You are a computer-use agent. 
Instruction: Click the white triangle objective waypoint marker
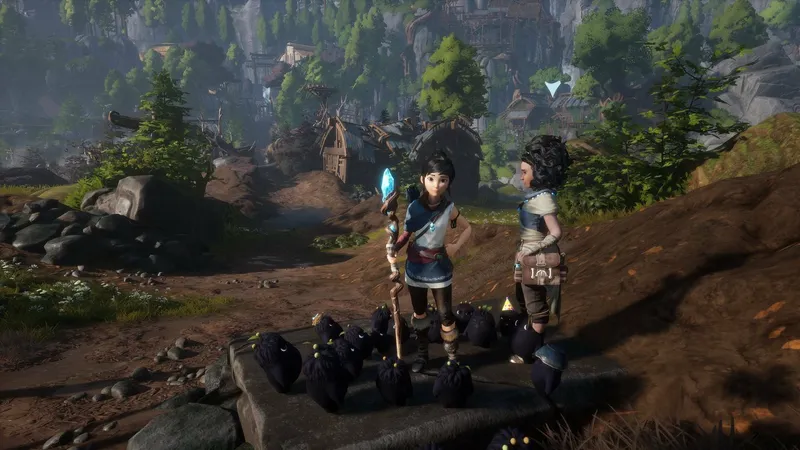coord(553,88)
